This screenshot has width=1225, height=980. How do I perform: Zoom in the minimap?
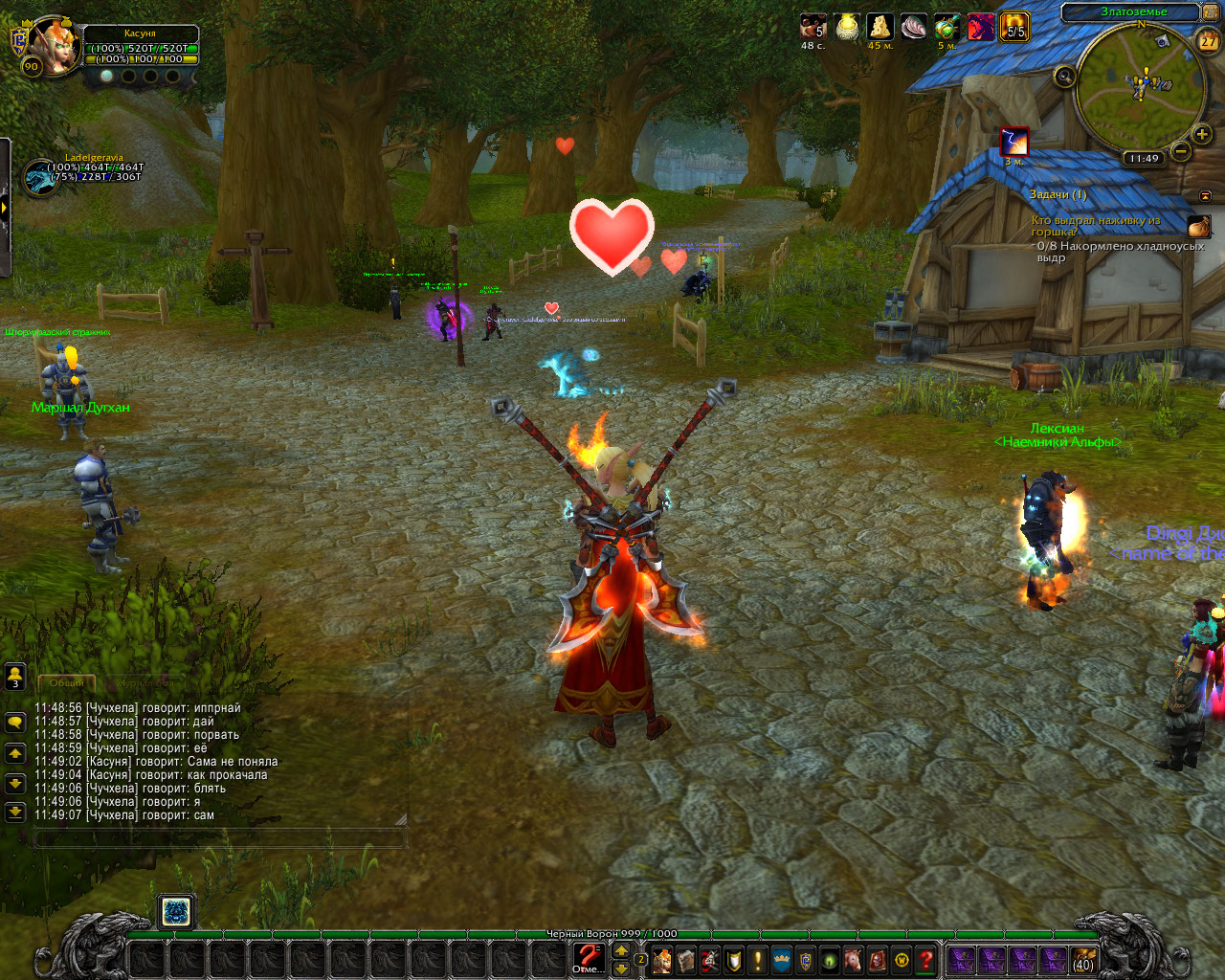pyautogui.click(x=1203, y=134)
